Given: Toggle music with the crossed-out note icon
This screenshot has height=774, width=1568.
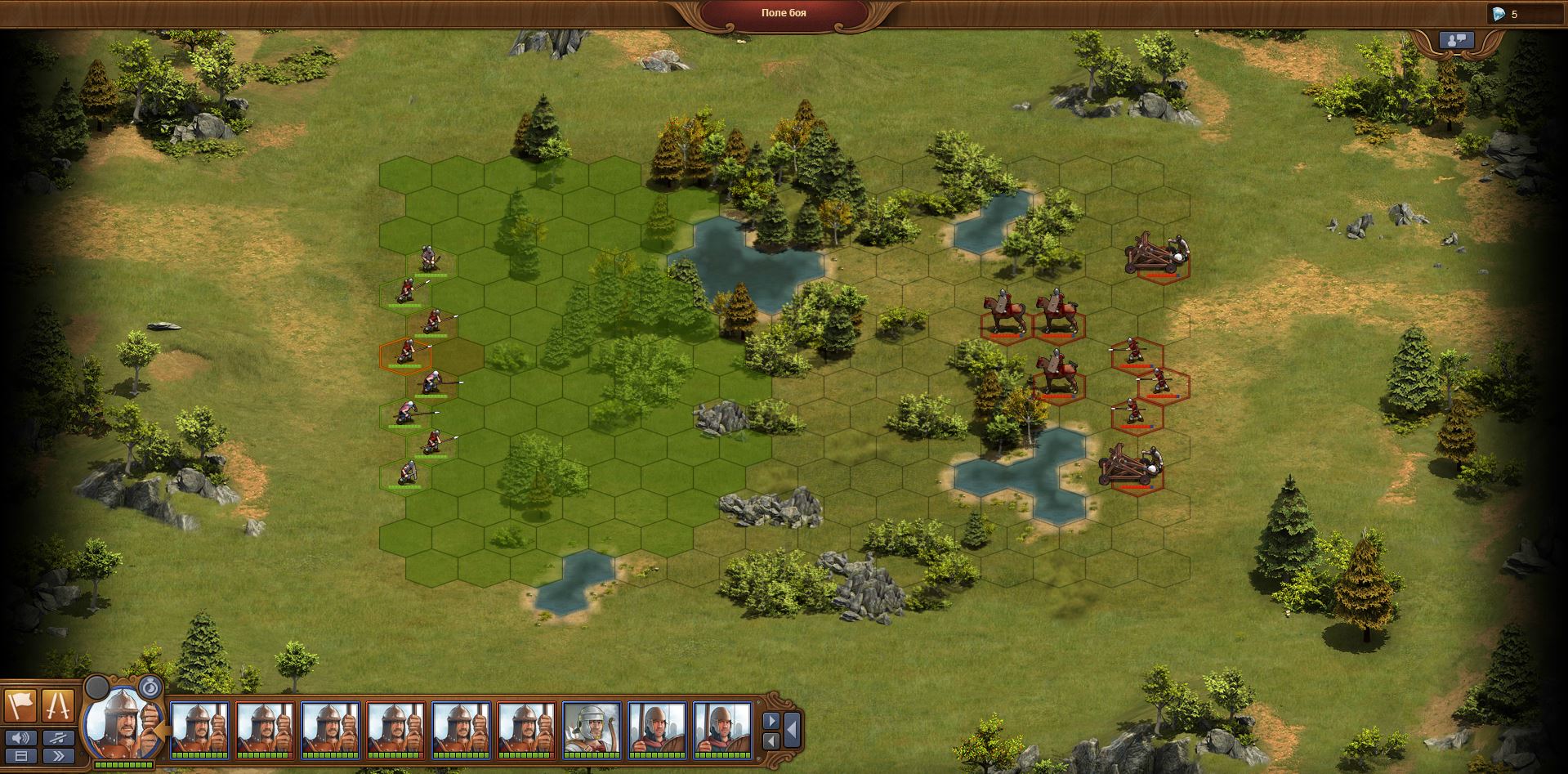Looking at the screenshot, I should point(59,739).
